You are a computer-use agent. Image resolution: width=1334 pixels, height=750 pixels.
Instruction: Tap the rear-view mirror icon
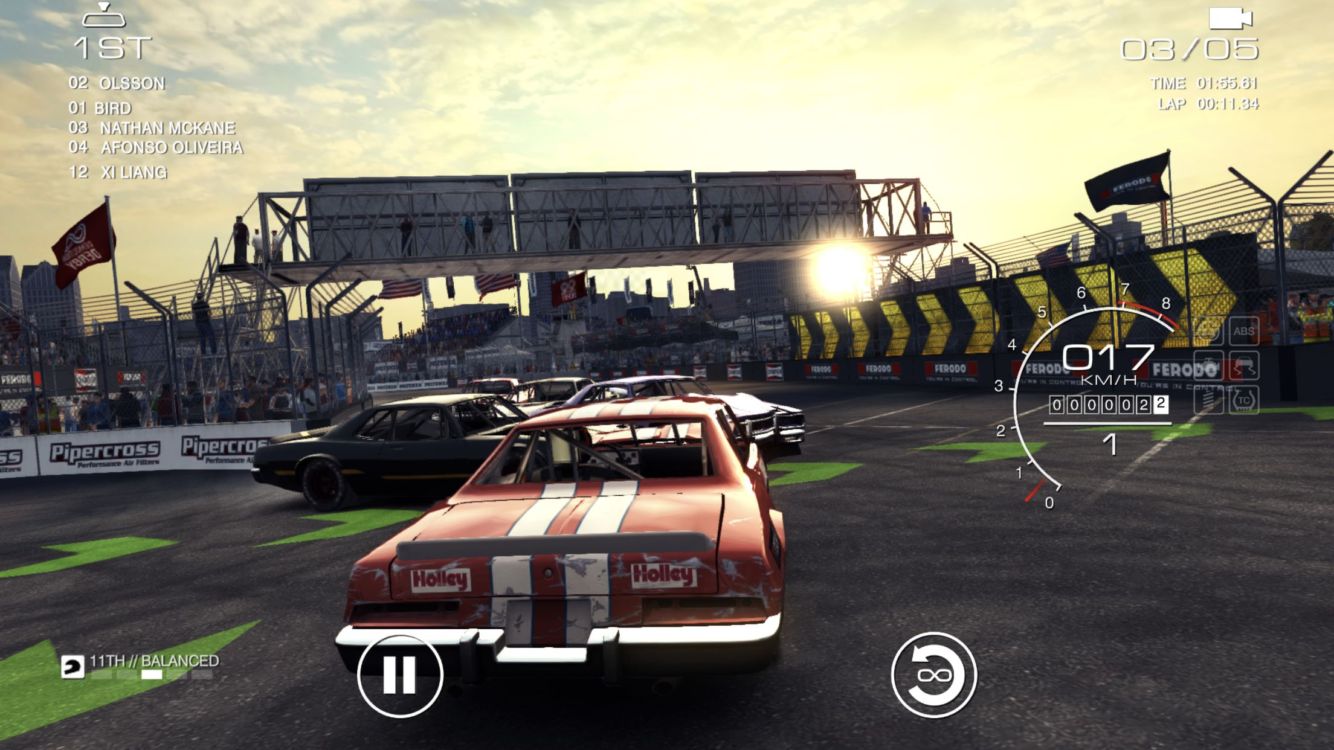pos(103,15)
